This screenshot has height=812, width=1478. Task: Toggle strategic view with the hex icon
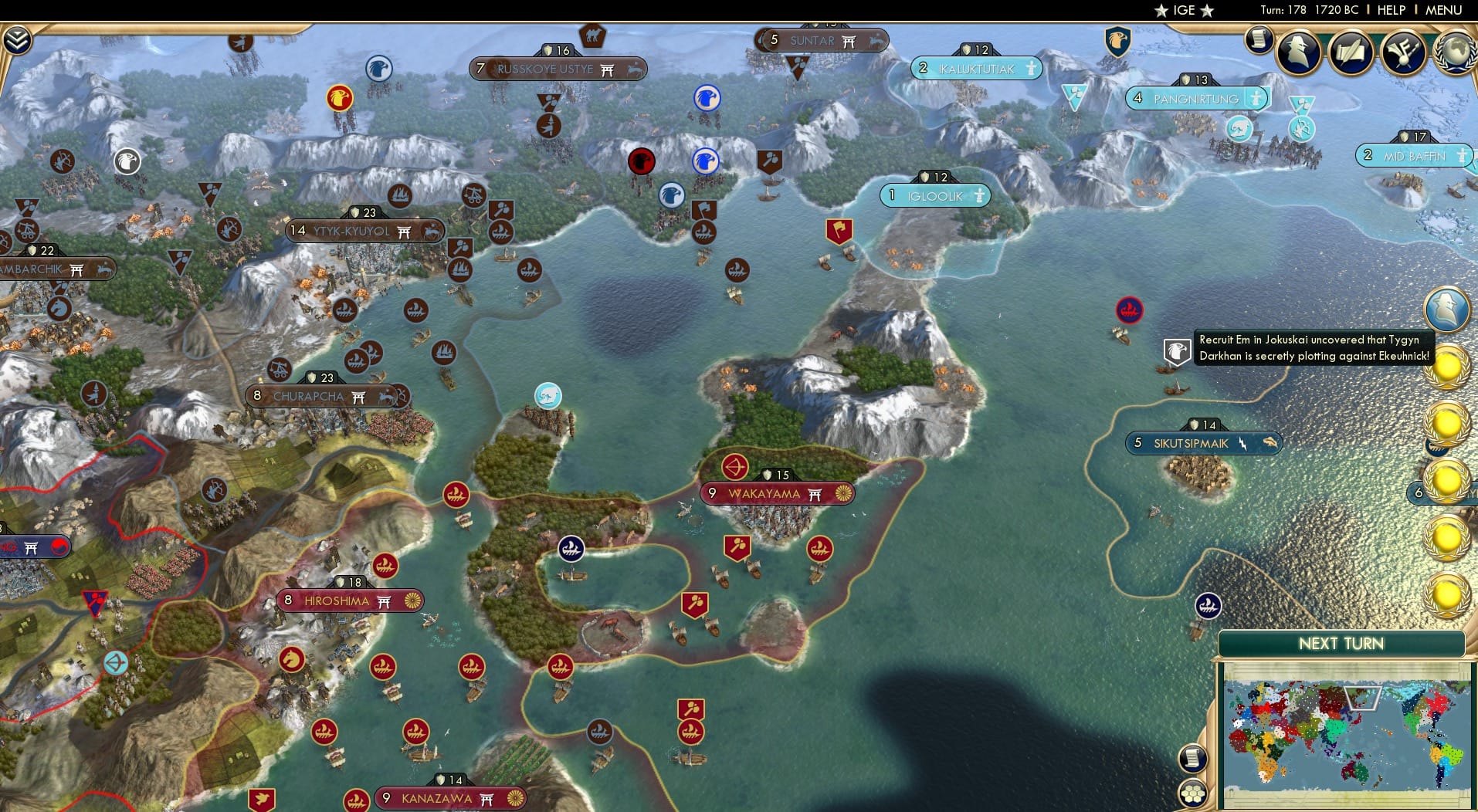(1194, 793)
